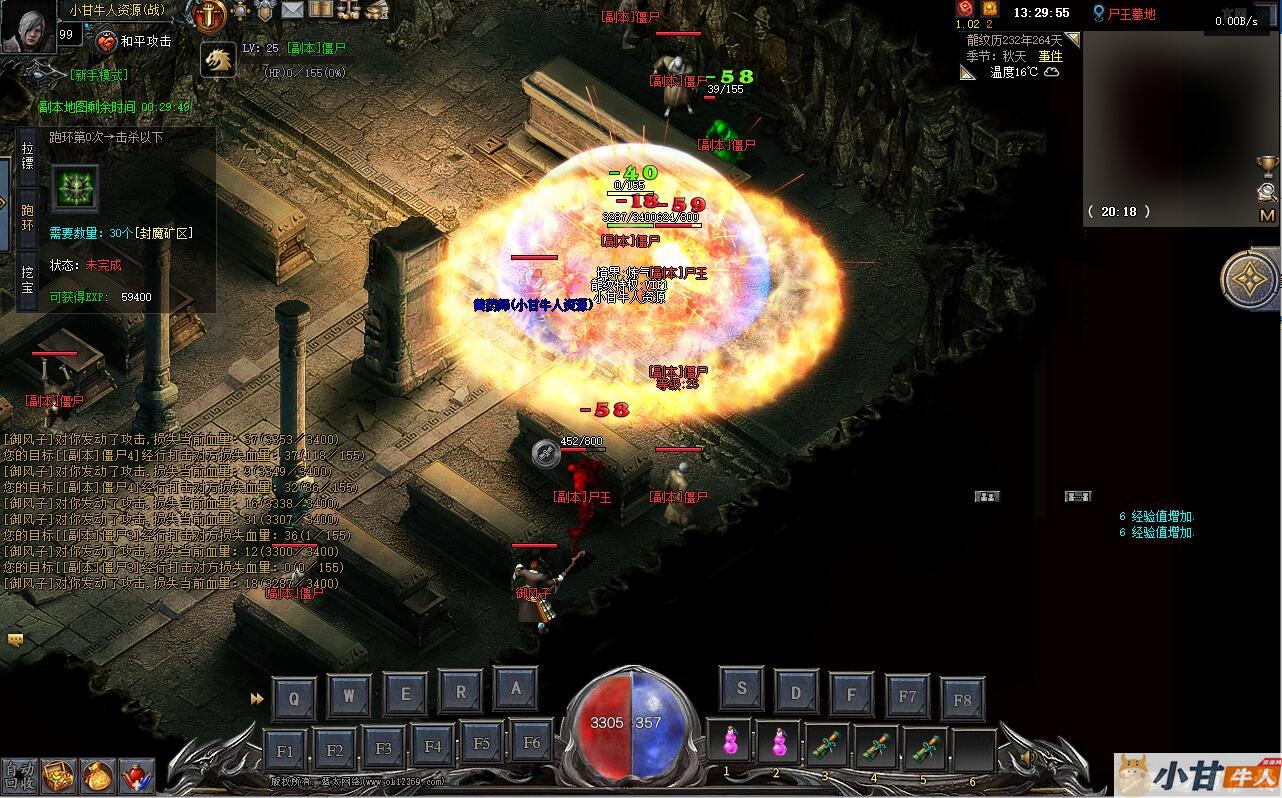Click the player character portrait
The image size is (1282, 798).
click(x=27, y=26)
